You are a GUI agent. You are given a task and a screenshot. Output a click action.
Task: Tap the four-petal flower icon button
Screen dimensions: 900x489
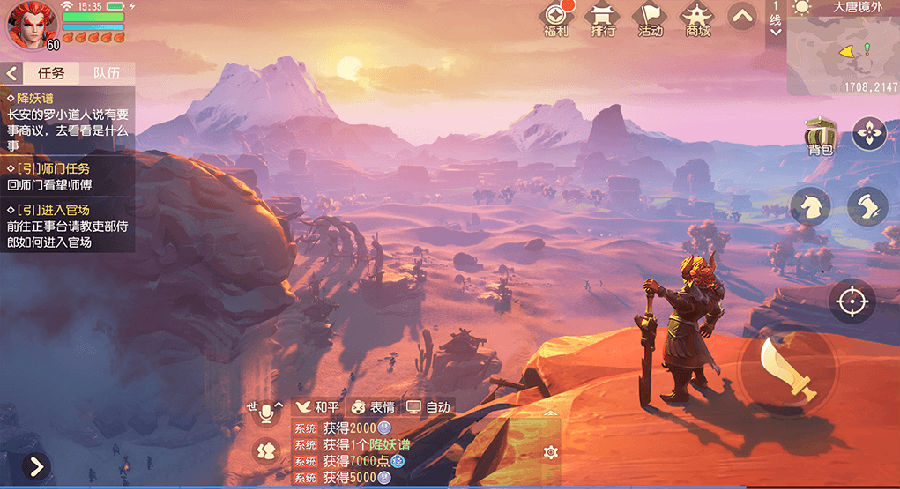[x=869, y=134]
